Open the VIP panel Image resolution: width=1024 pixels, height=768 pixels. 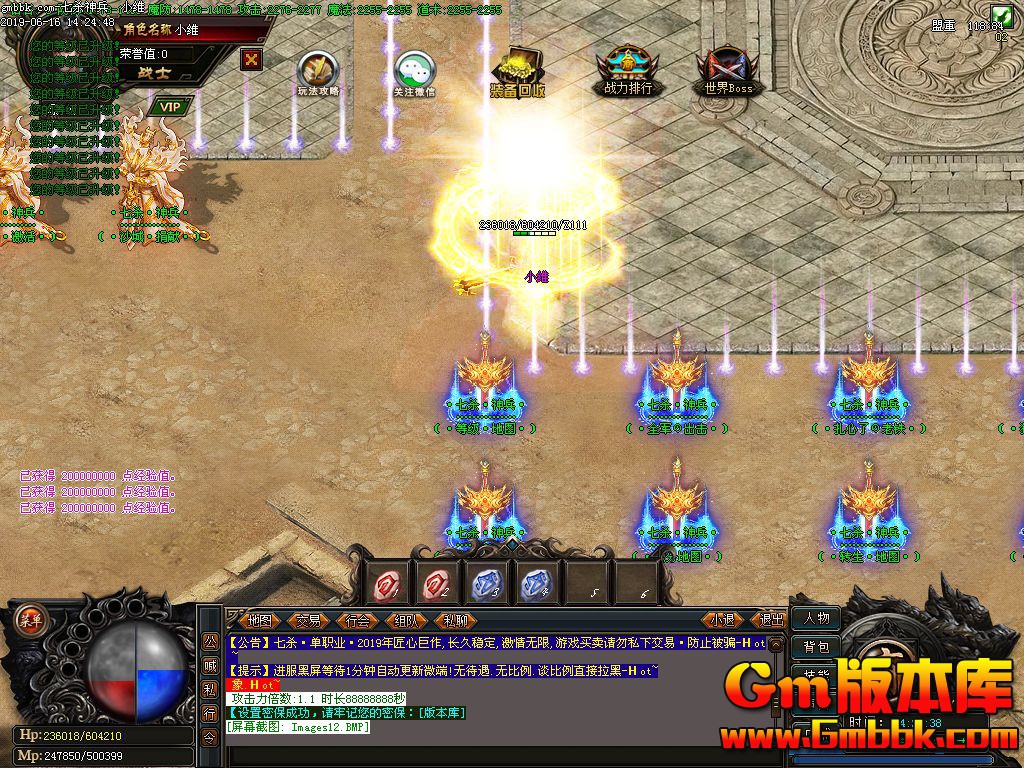pyautogui.click(x=170, y=107)
